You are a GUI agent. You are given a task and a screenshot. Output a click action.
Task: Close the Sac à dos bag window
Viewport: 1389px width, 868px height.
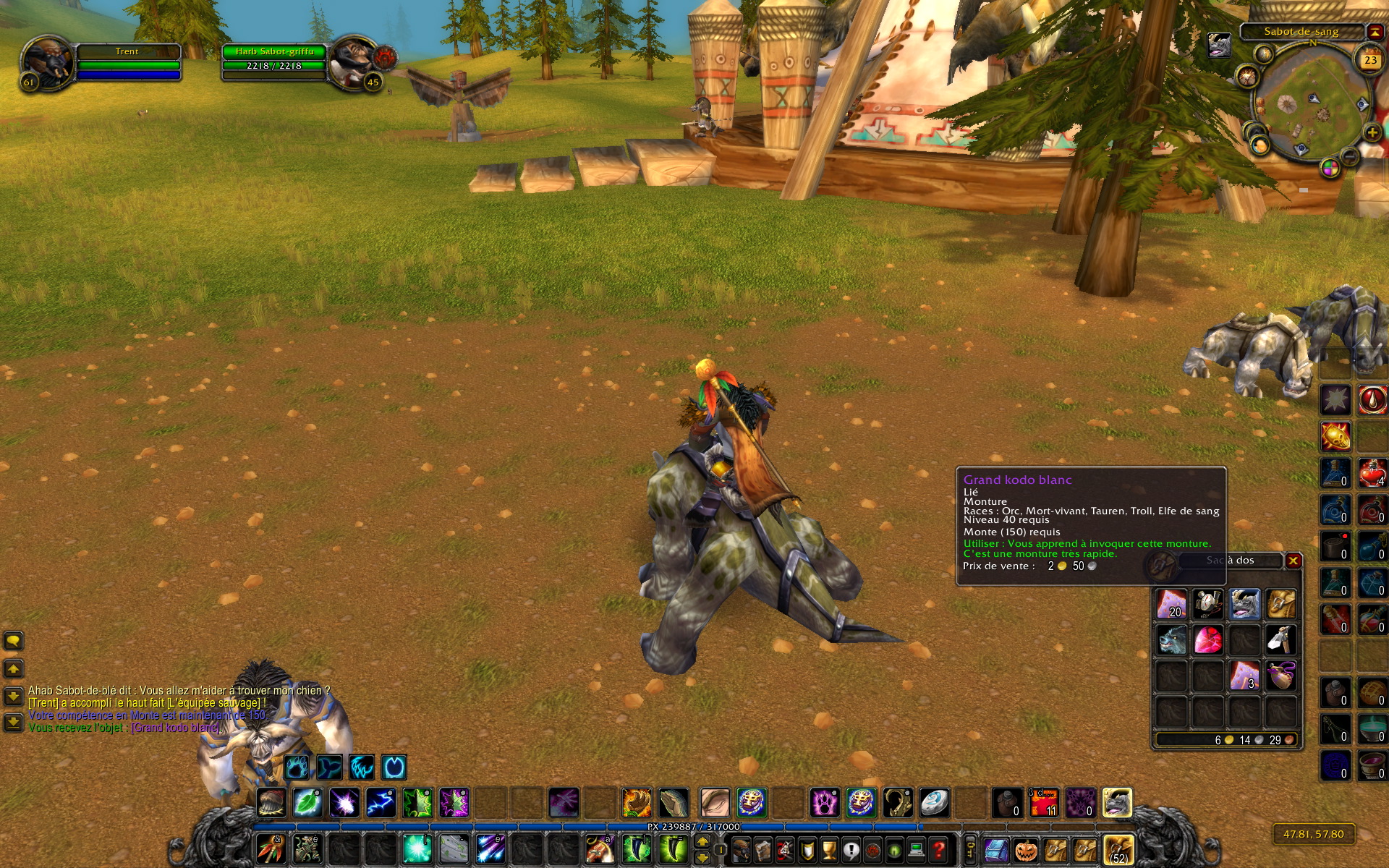1293,561
